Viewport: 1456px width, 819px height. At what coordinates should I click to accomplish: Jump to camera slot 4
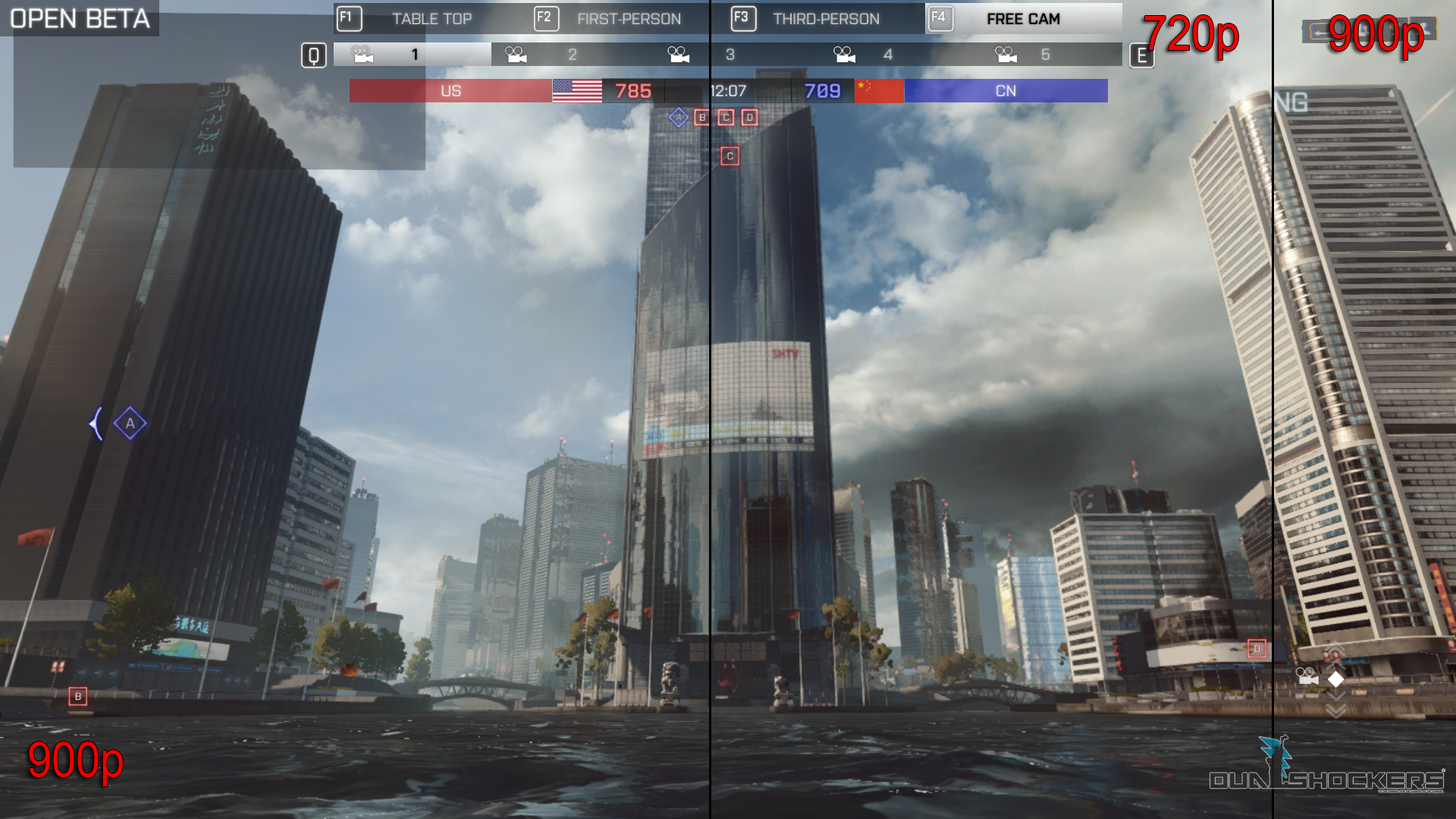point(886,55)
